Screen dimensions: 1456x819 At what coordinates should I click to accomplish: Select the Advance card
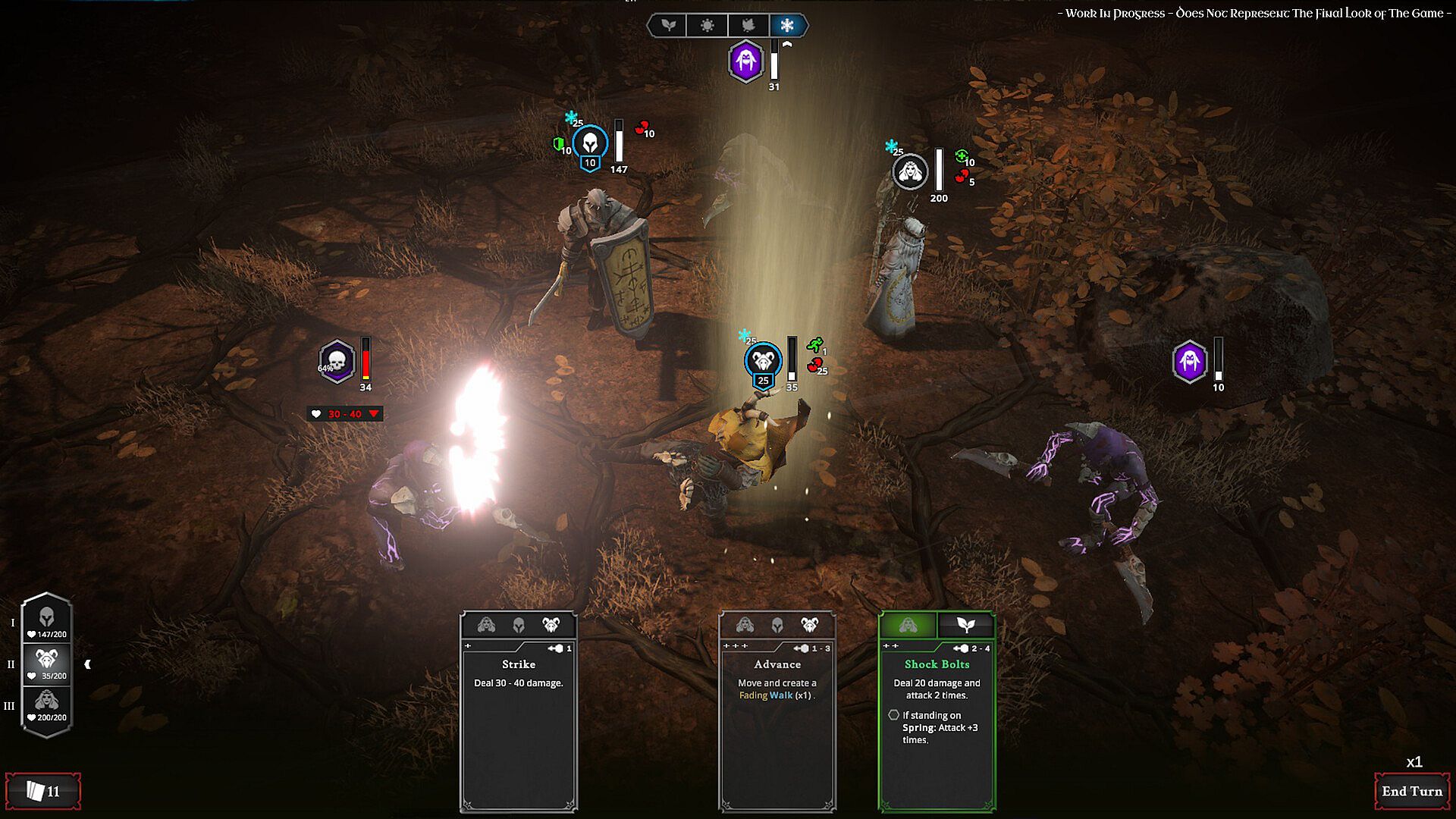777,711
